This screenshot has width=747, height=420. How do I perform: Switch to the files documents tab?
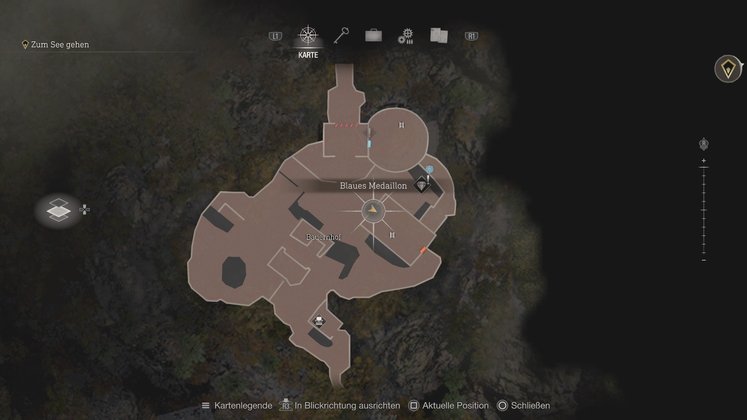[x=438, y=36]
